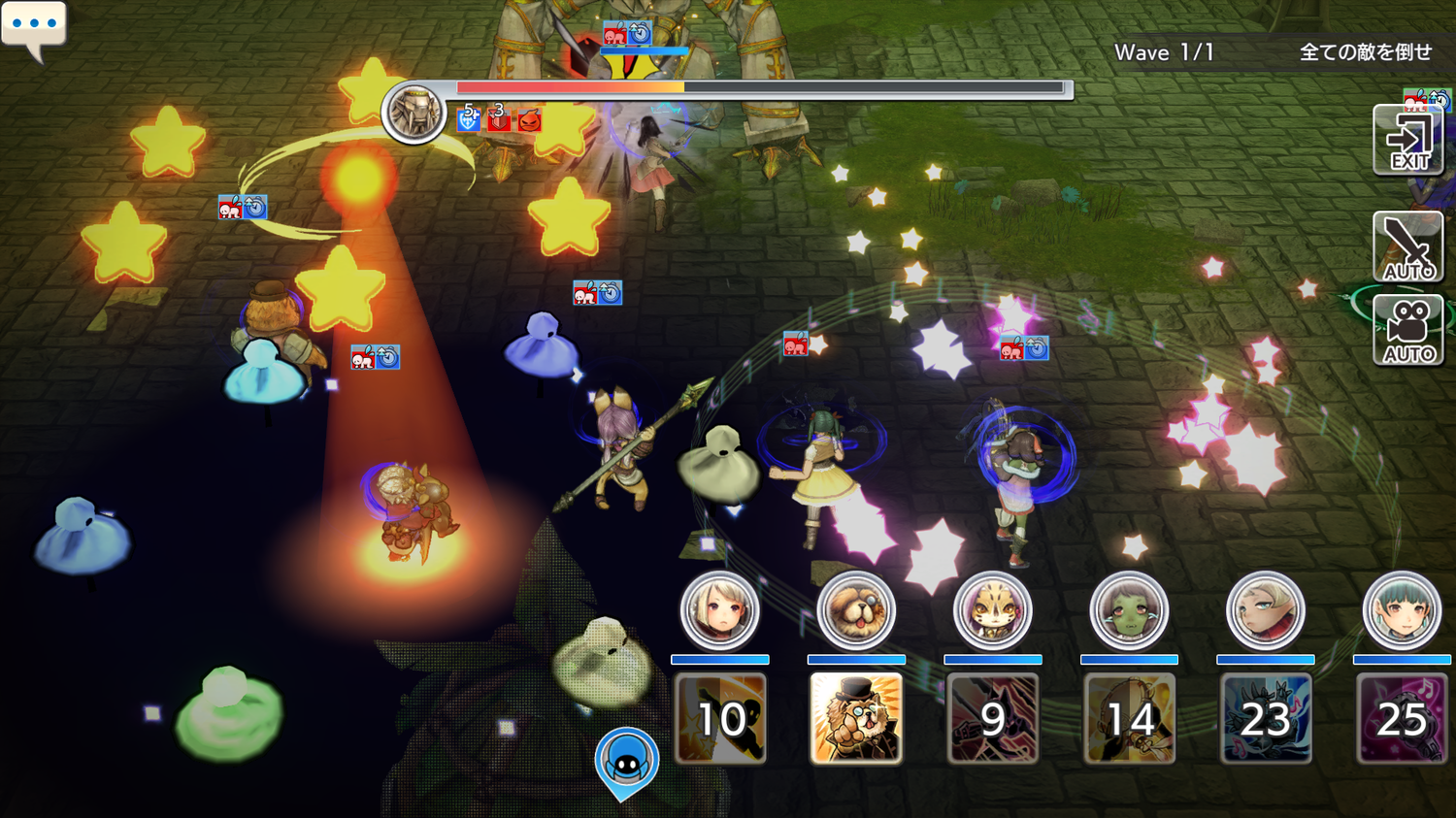This screenshot has height=818, width=1456.
Task: Toggle the auto camera button
Action: point(1408,330)
